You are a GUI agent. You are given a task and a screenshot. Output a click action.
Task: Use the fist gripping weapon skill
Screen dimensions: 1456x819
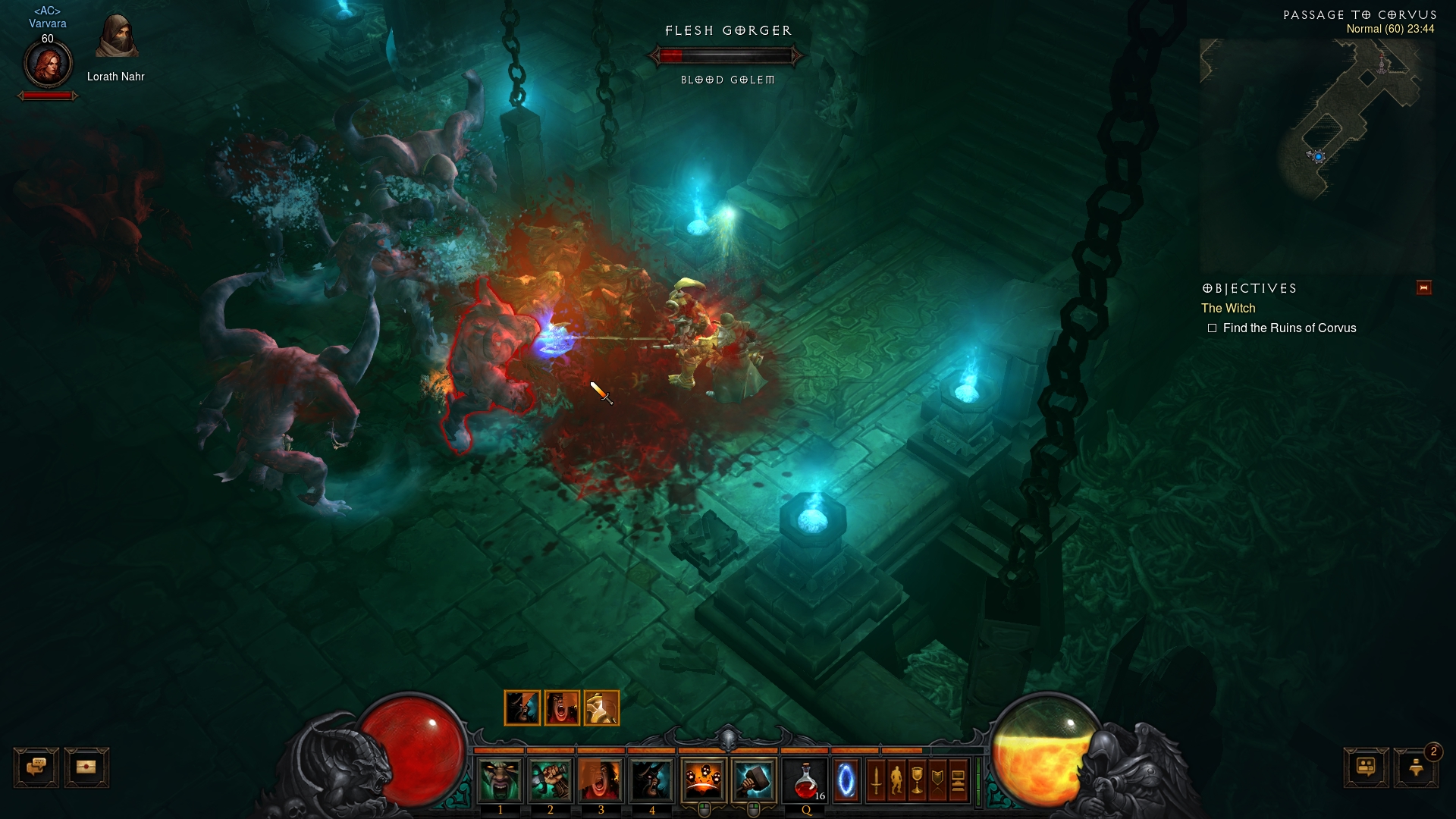click(551, 780)
